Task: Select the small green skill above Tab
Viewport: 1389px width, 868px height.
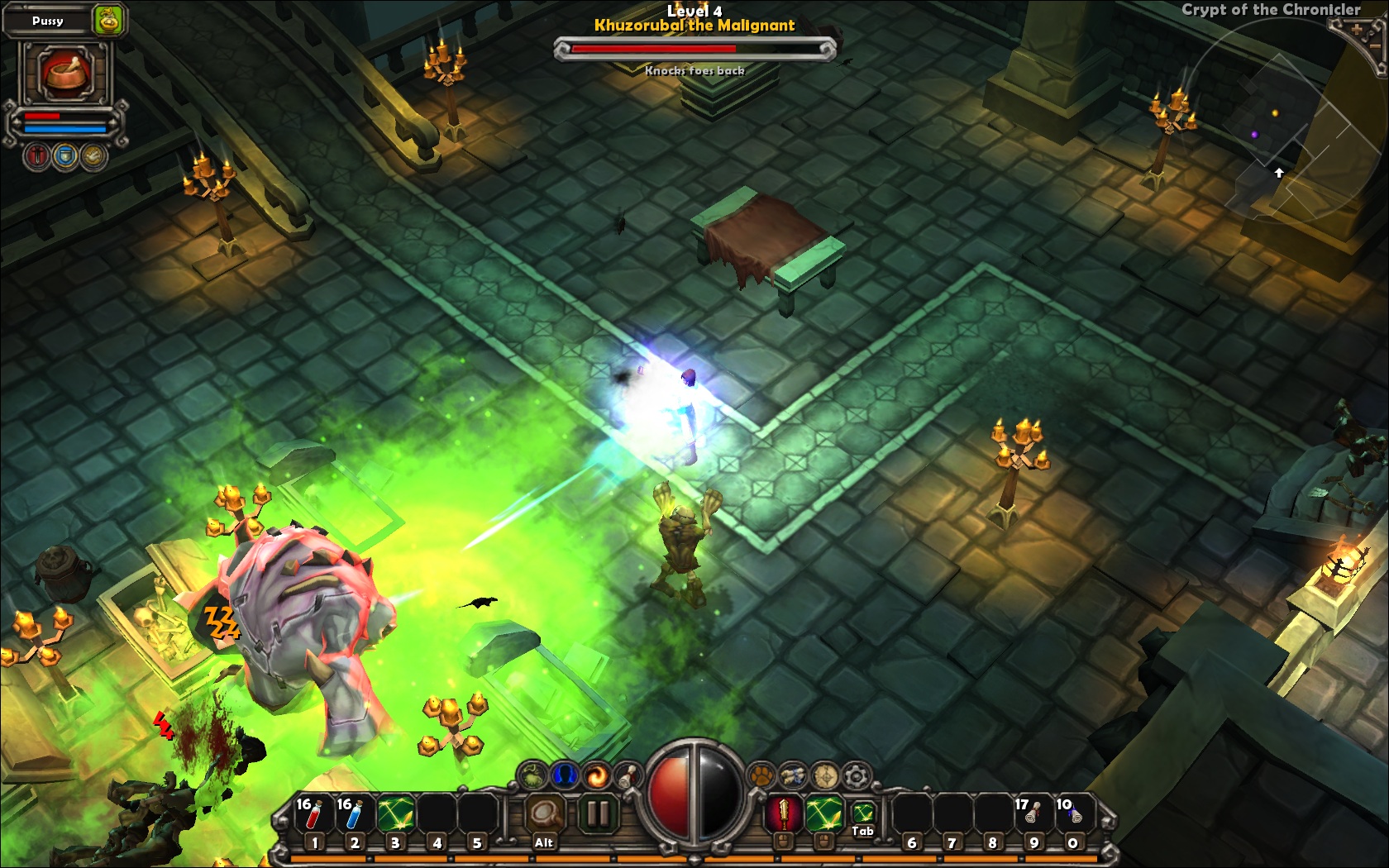Action: (862, 812)
